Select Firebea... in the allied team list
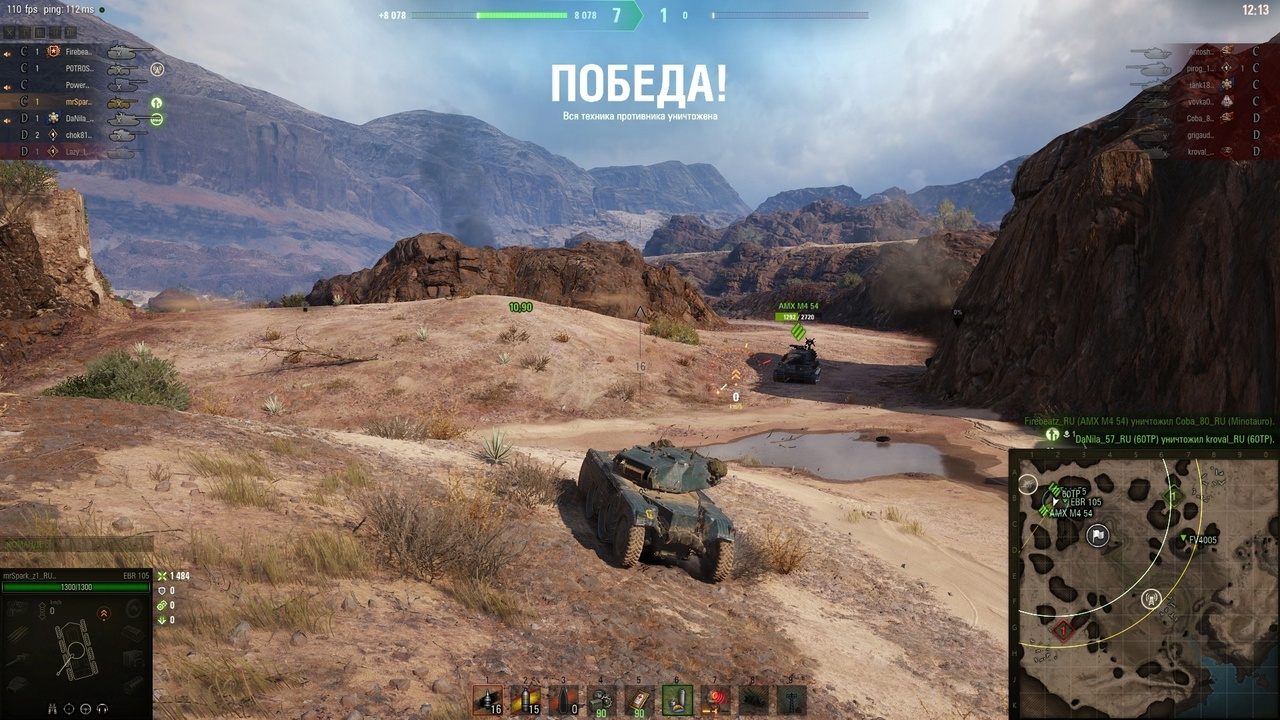Image resolution: width=1280 pixels, height=720 pixels. [78, 51]
